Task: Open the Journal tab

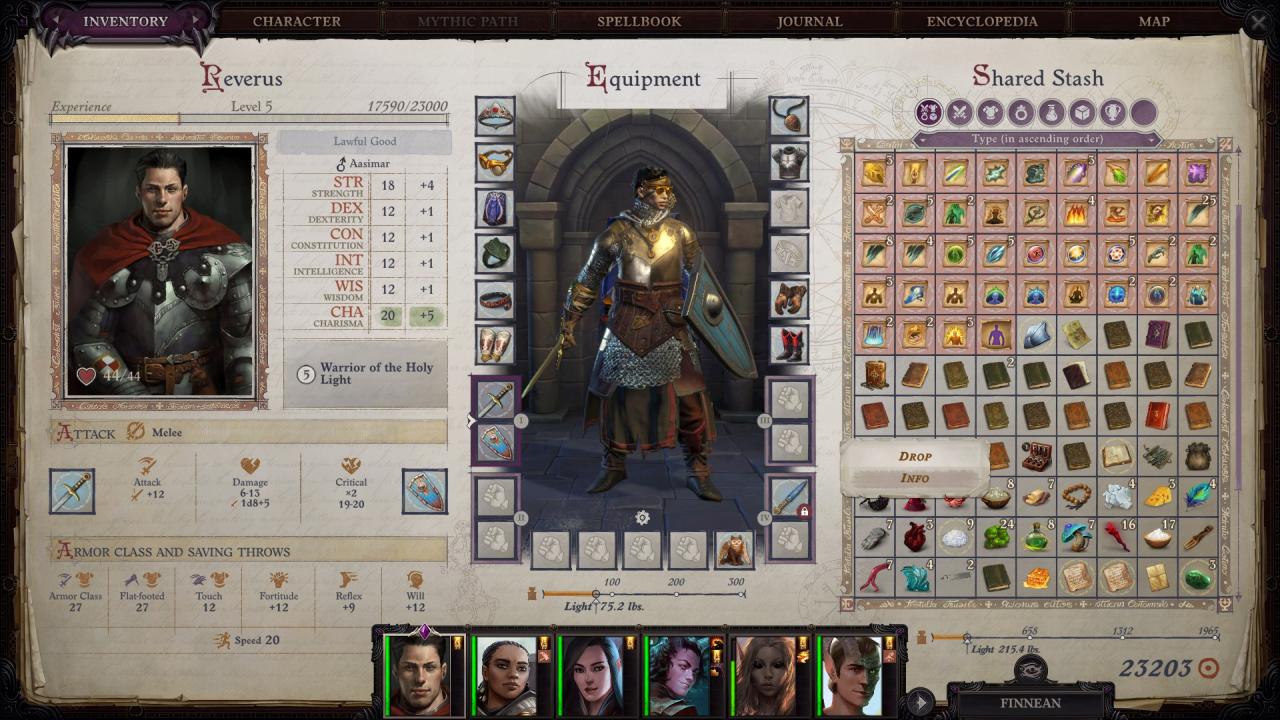Action: pos(809,21)
